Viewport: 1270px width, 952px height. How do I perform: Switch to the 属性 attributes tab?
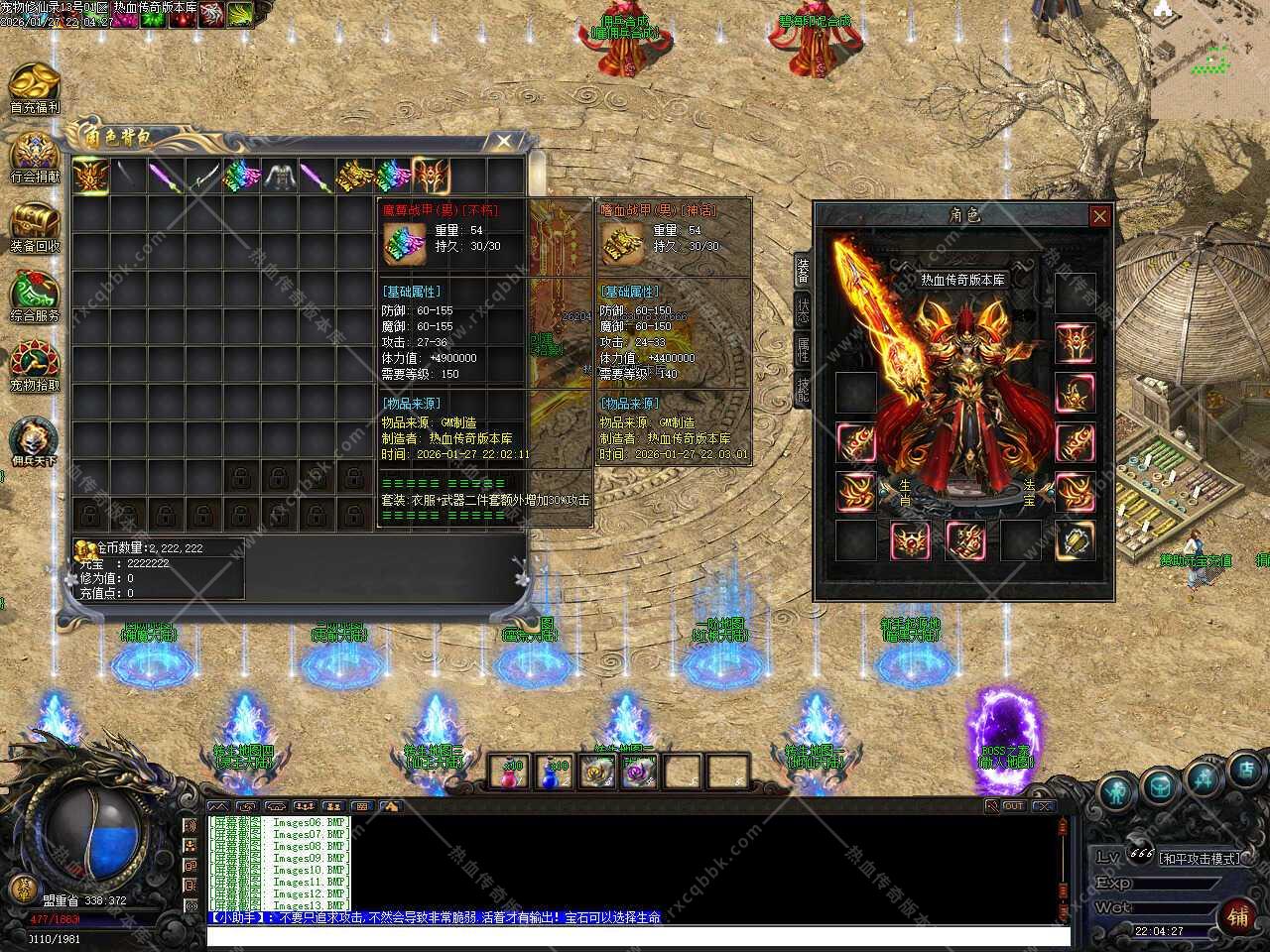802,350
